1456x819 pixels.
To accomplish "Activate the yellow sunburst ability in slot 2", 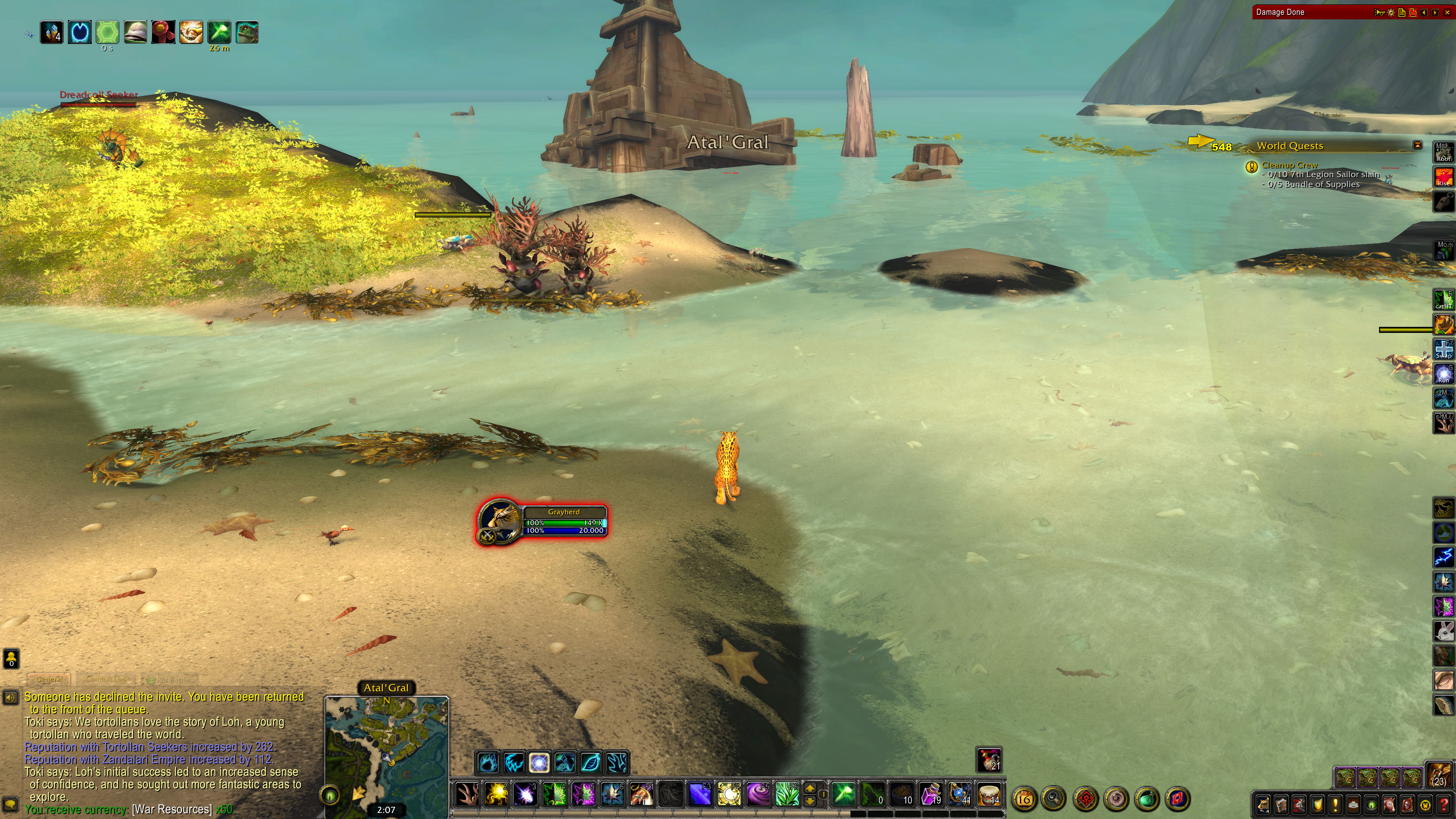I will tap(497, 795).
